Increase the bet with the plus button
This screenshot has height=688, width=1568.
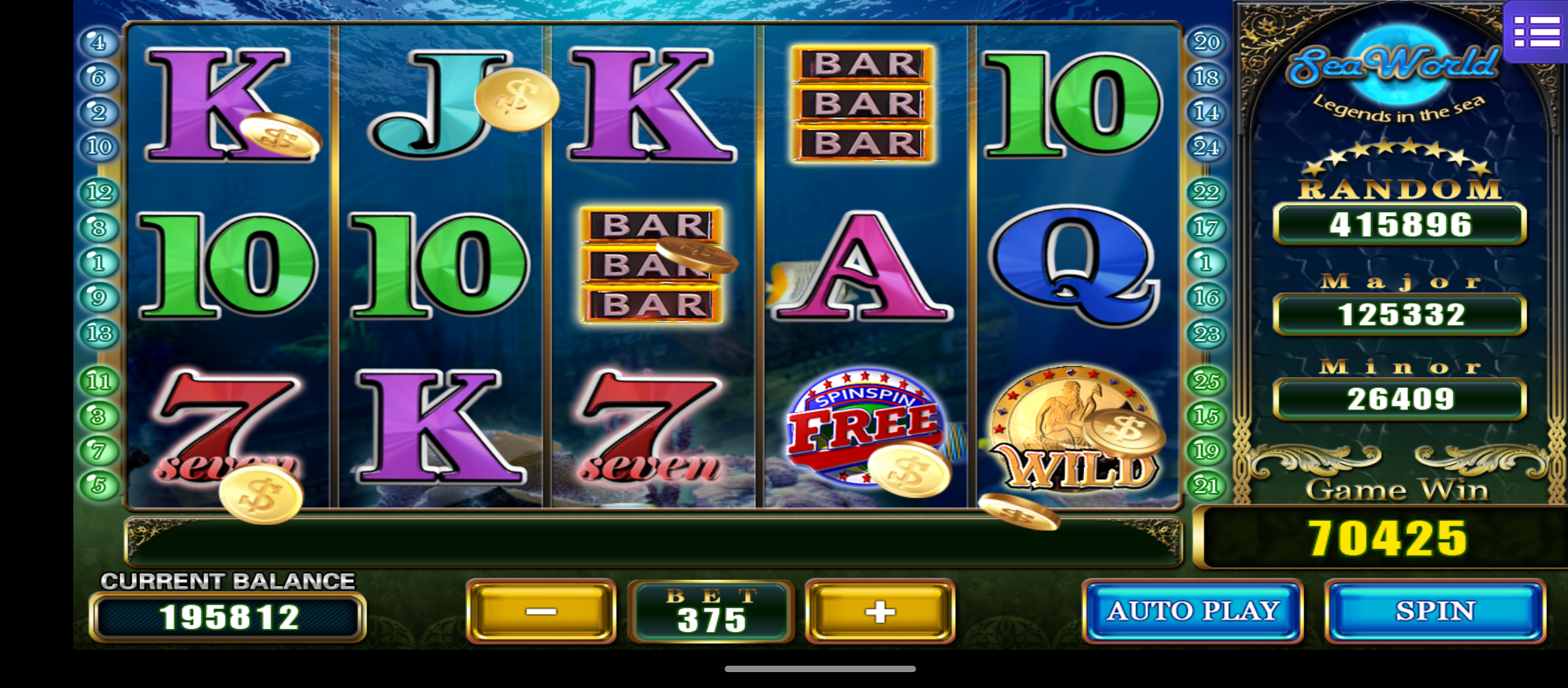pyautogui.click(x=880, y=612)
